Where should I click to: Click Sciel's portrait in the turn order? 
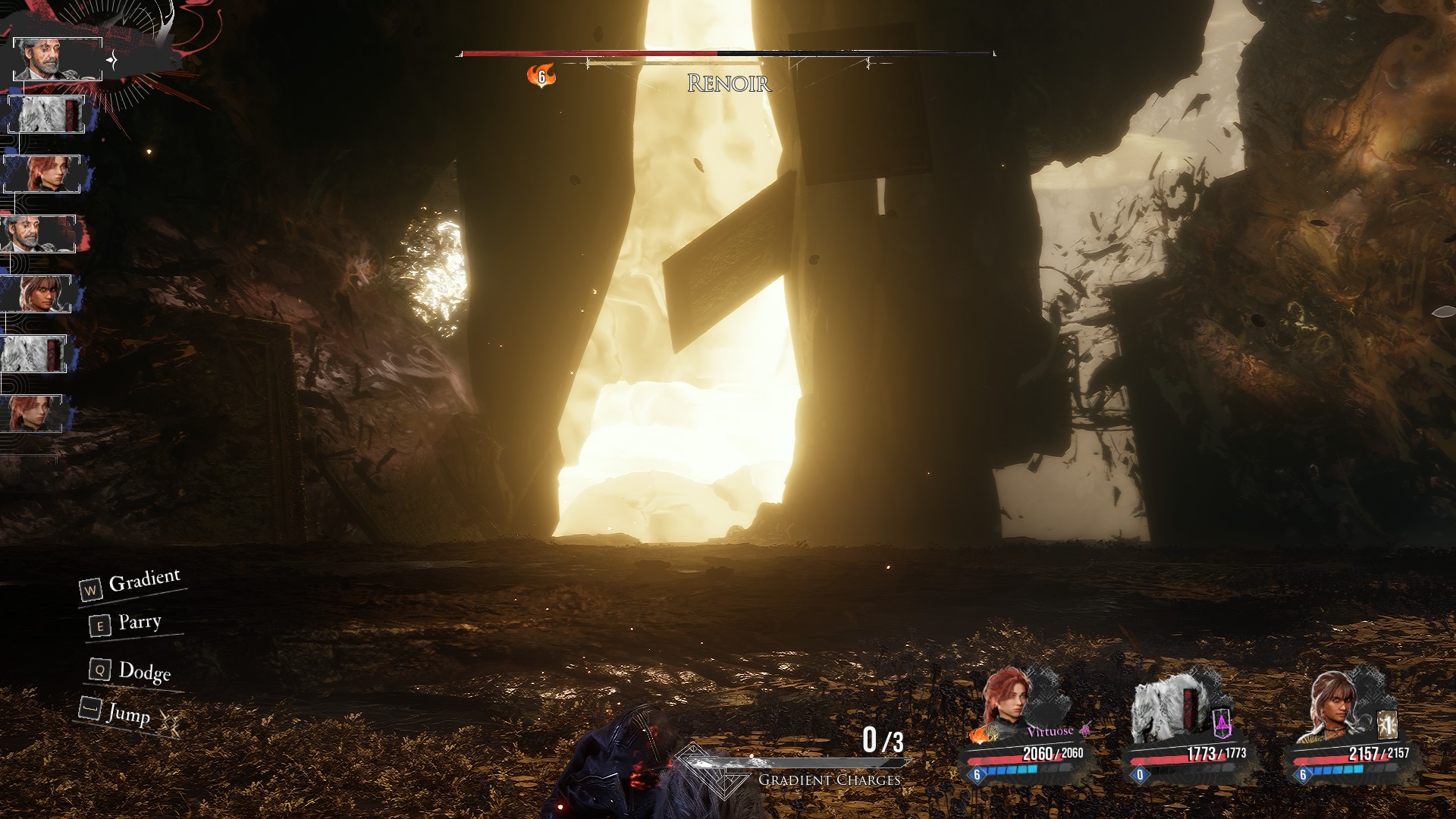(36, 293)
